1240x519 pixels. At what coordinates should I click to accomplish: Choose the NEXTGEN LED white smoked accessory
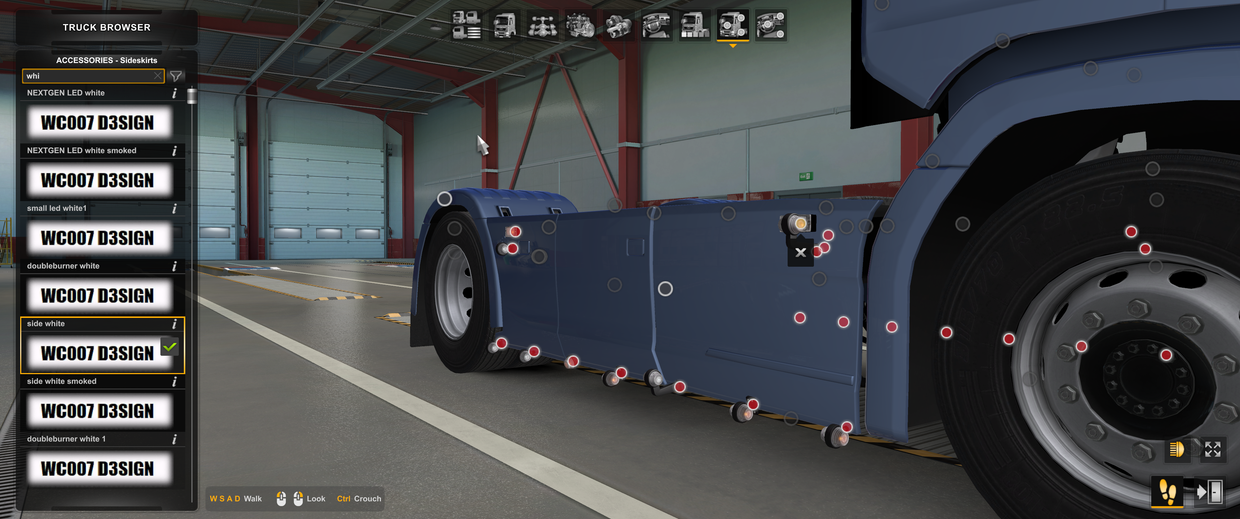(98, 181)
